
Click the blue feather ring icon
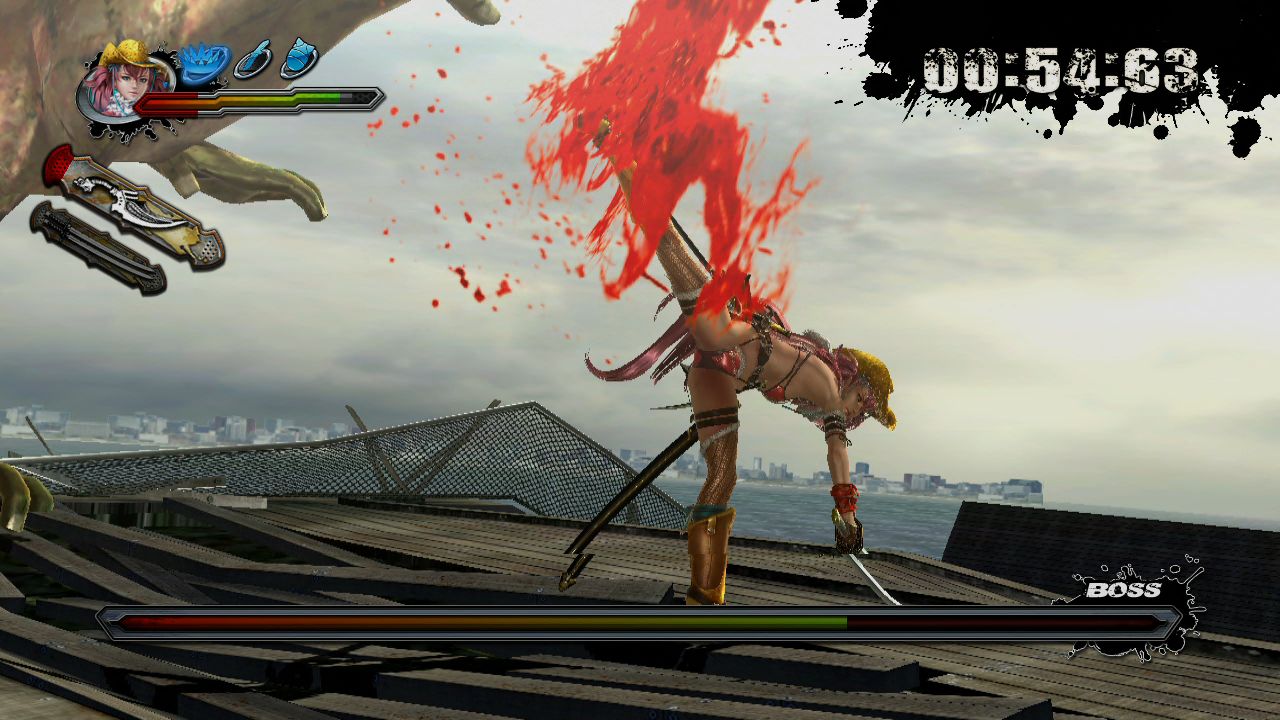(x=252, y=60)
